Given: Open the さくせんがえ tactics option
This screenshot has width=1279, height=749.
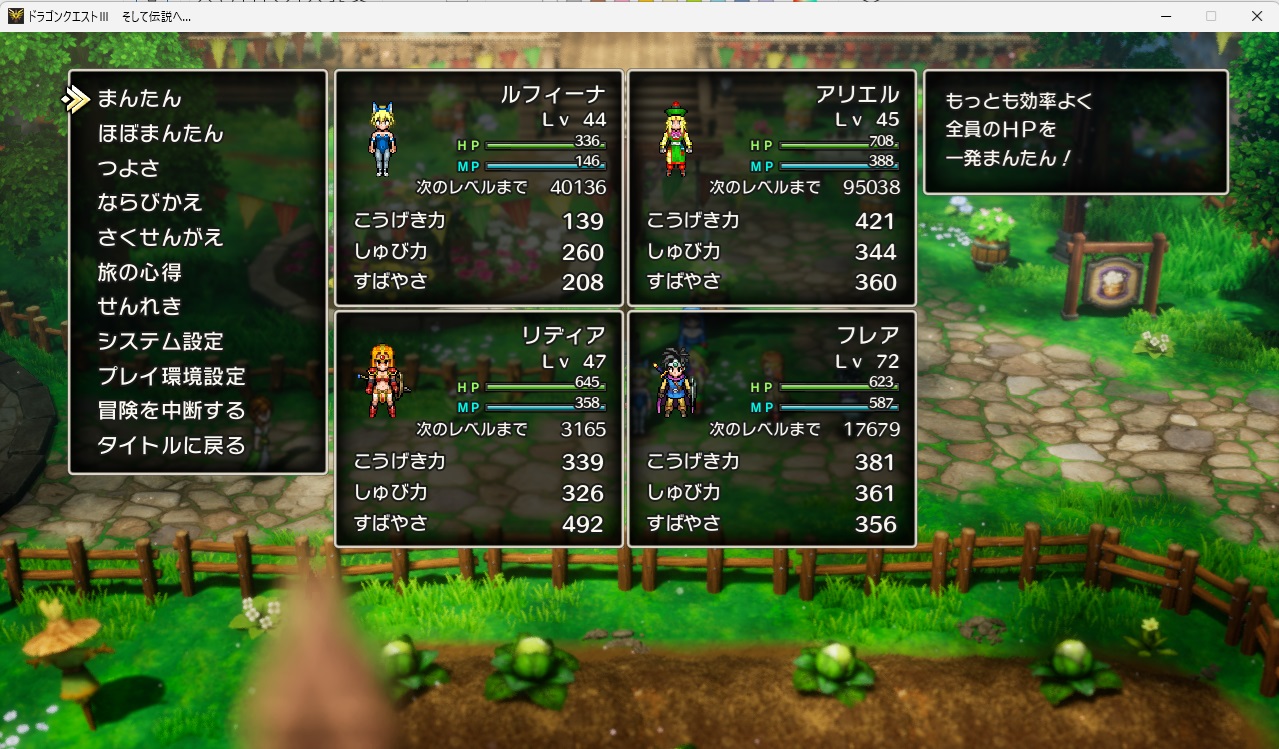Looking at the screenshot, I should 160,238.
